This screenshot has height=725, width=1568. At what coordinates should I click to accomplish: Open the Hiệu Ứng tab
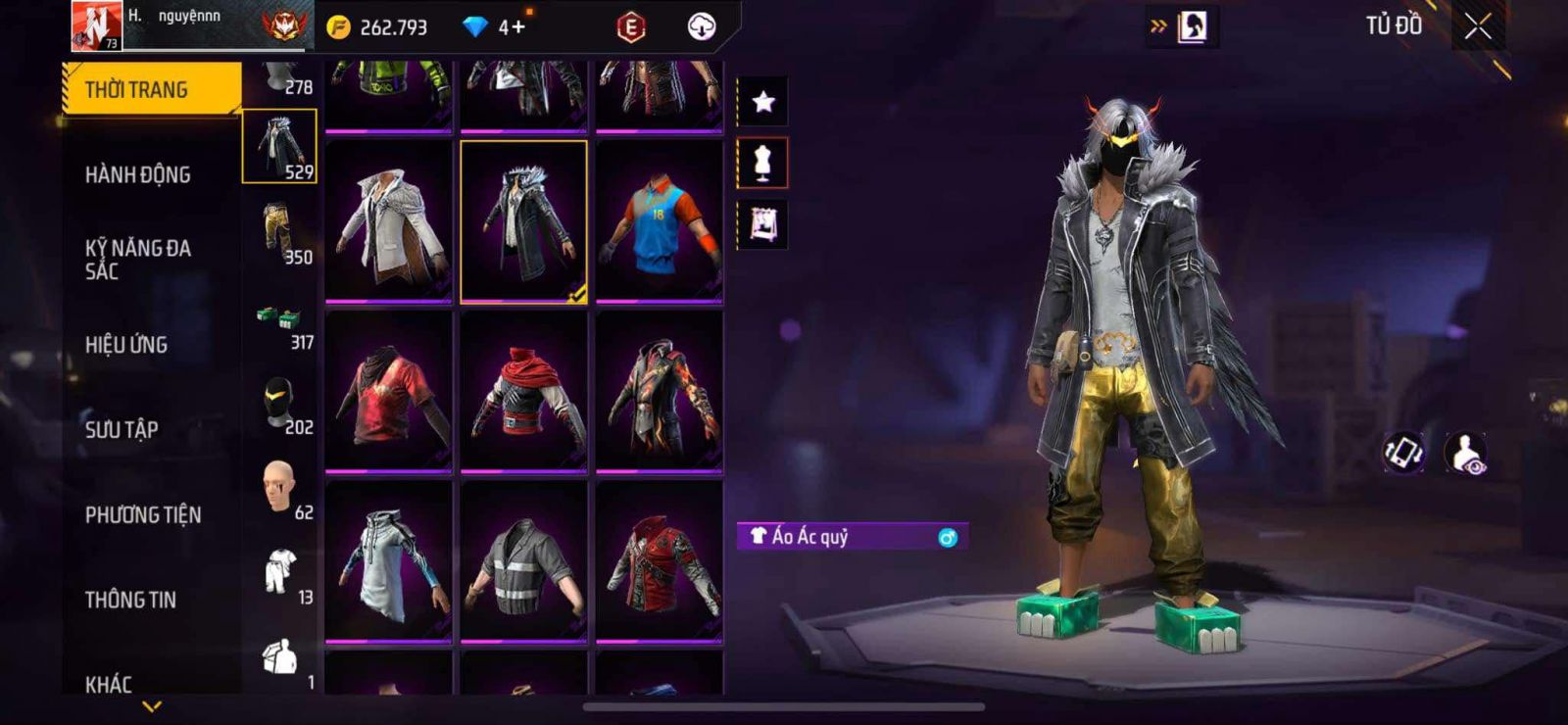pyautogui.click(x=126, y=345)
